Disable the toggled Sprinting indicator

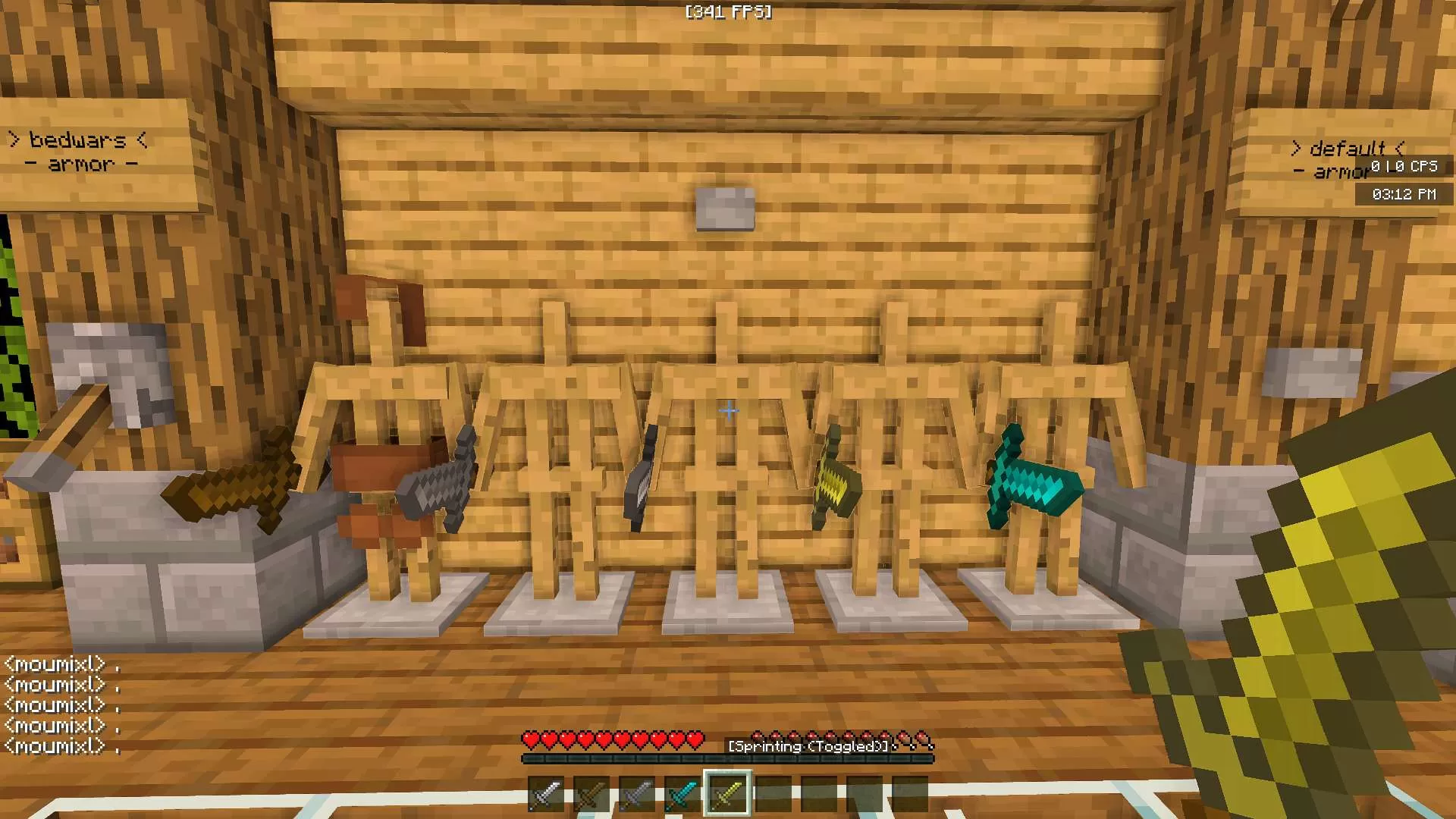[x=806, y=745]
